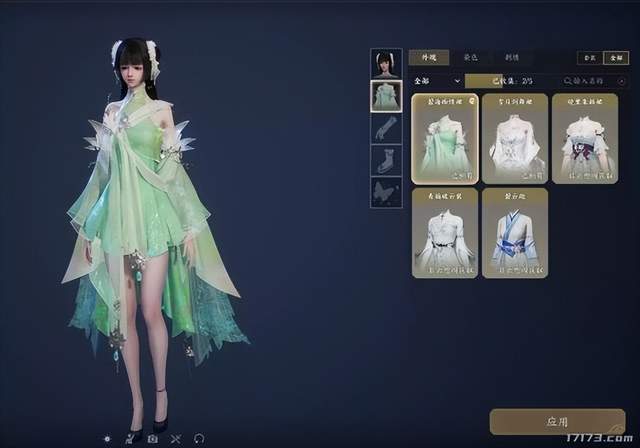Pick the white outfit with silver embroidery
Viewport: 640px width, 448px height.
(515, 138)
